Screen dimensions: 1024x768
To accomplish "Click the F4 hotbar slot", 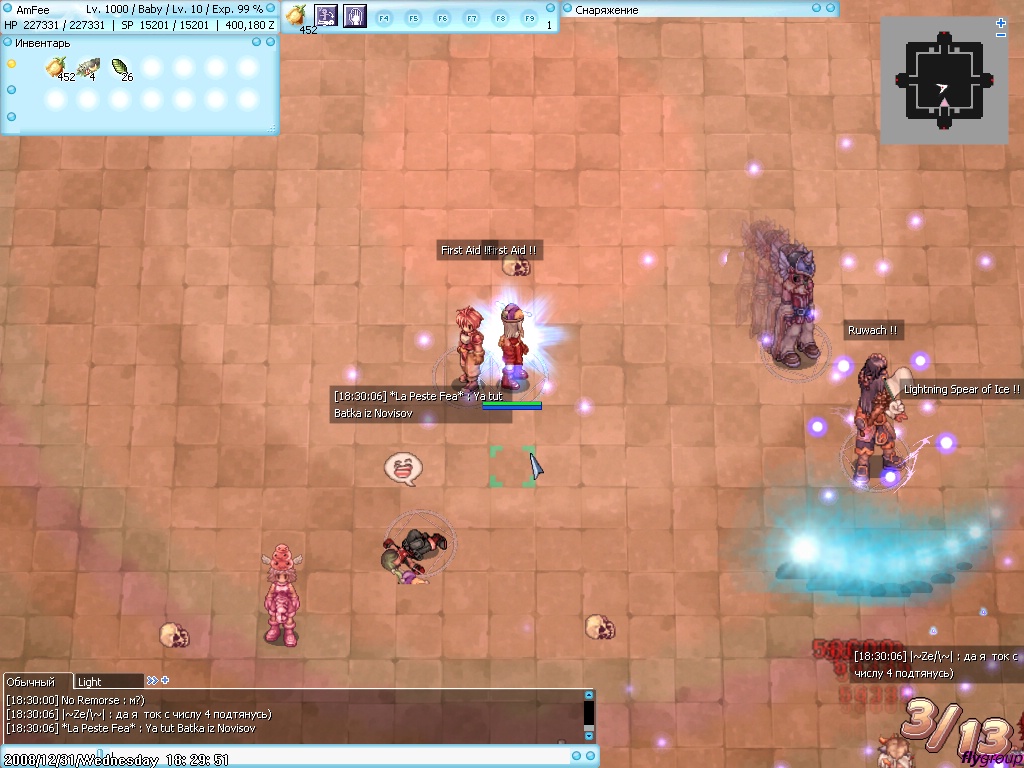I will 384,18.
